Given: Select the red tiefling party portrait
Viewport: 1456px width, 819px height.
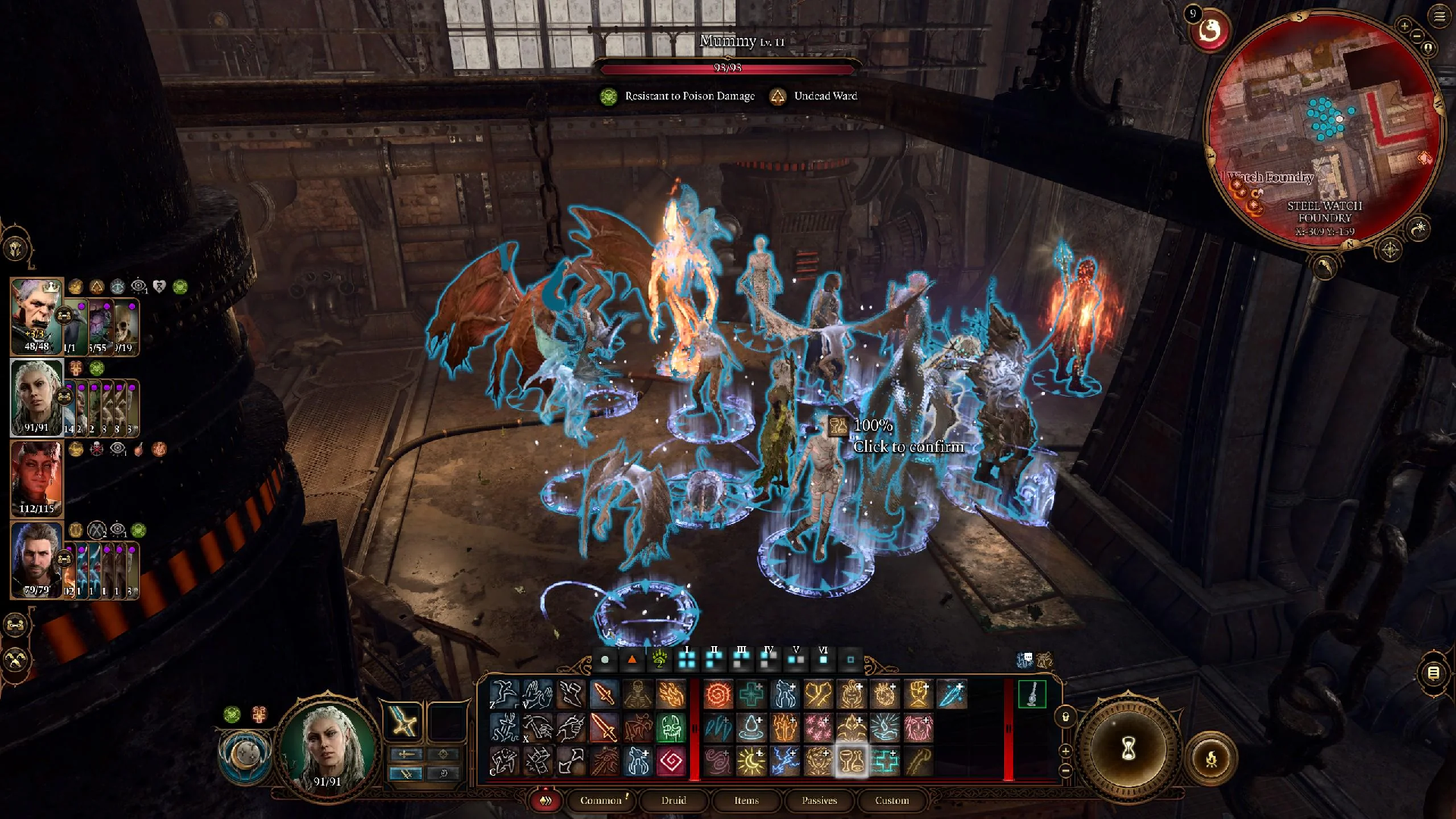Looking at the screenshot, I should coord(36,478).
